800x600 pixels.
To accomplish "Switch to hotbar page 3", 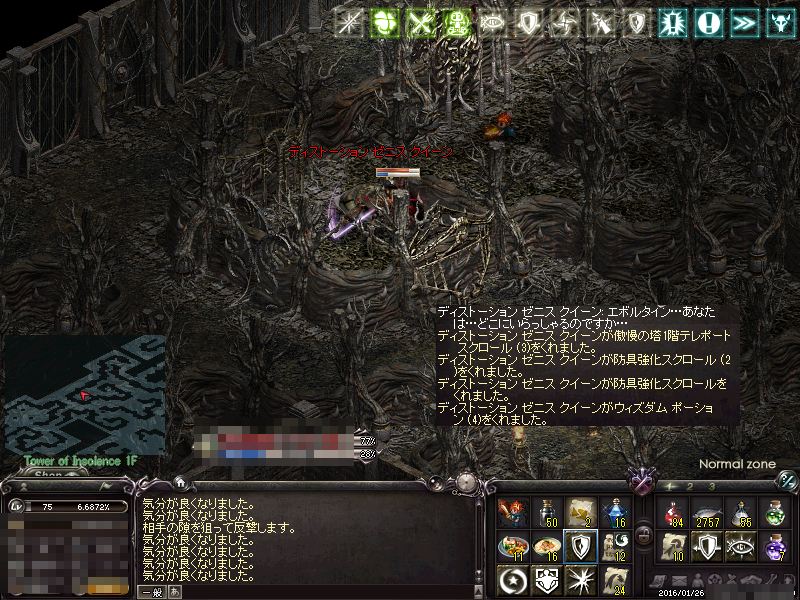I will tap(714, 485).
